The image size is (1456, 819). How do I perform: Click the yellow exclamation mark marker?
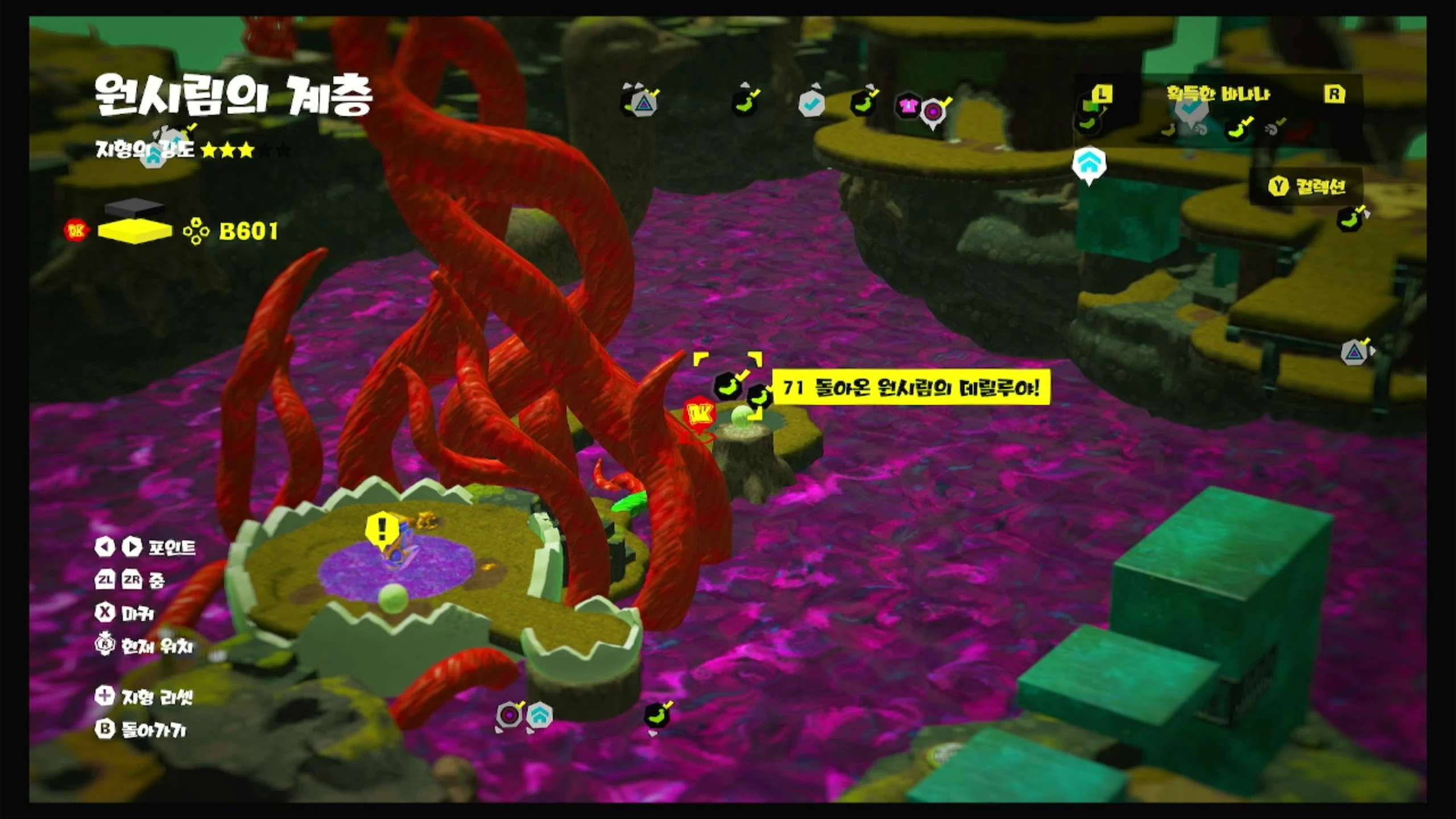(382, 528)
